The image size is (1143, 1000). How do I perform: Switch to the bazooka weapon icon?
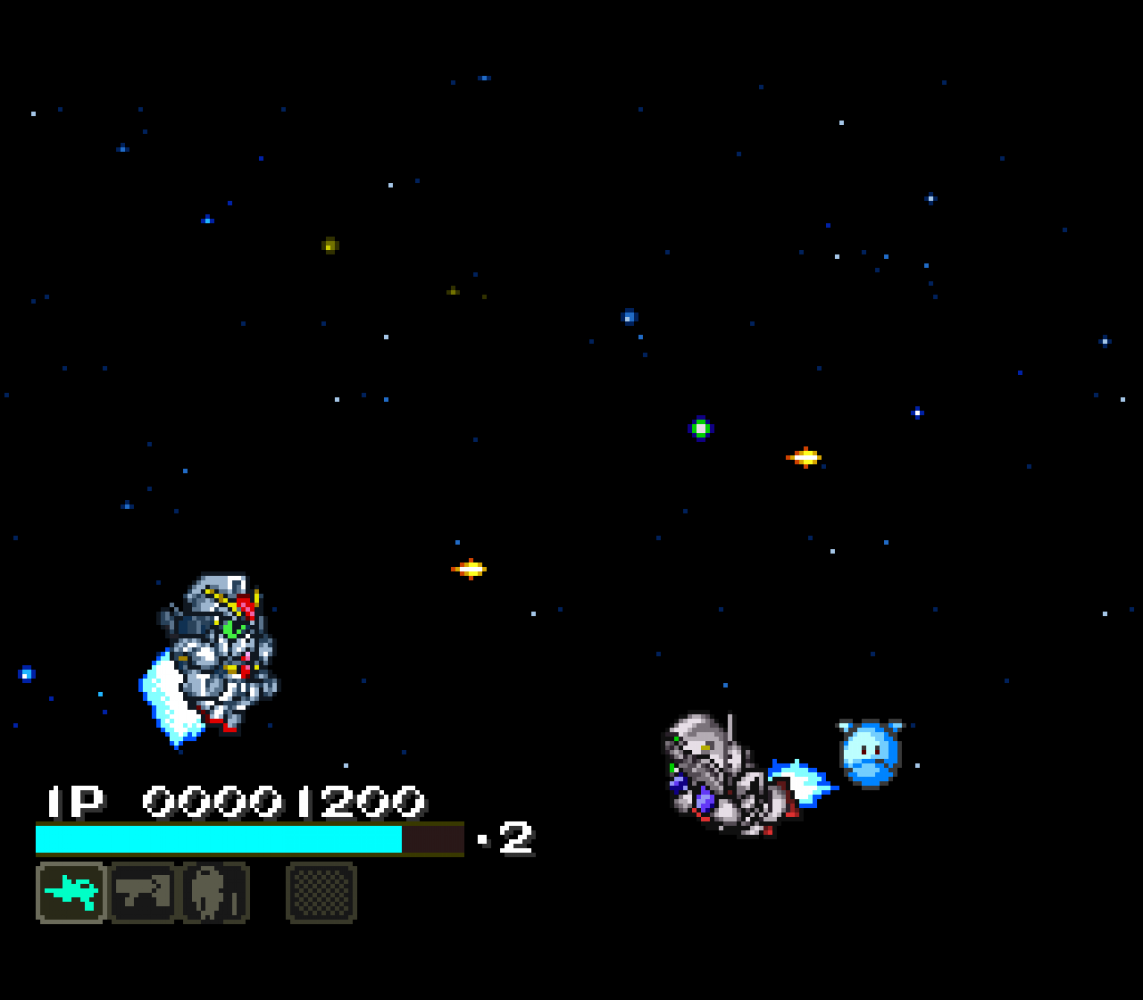click(143, 892)
